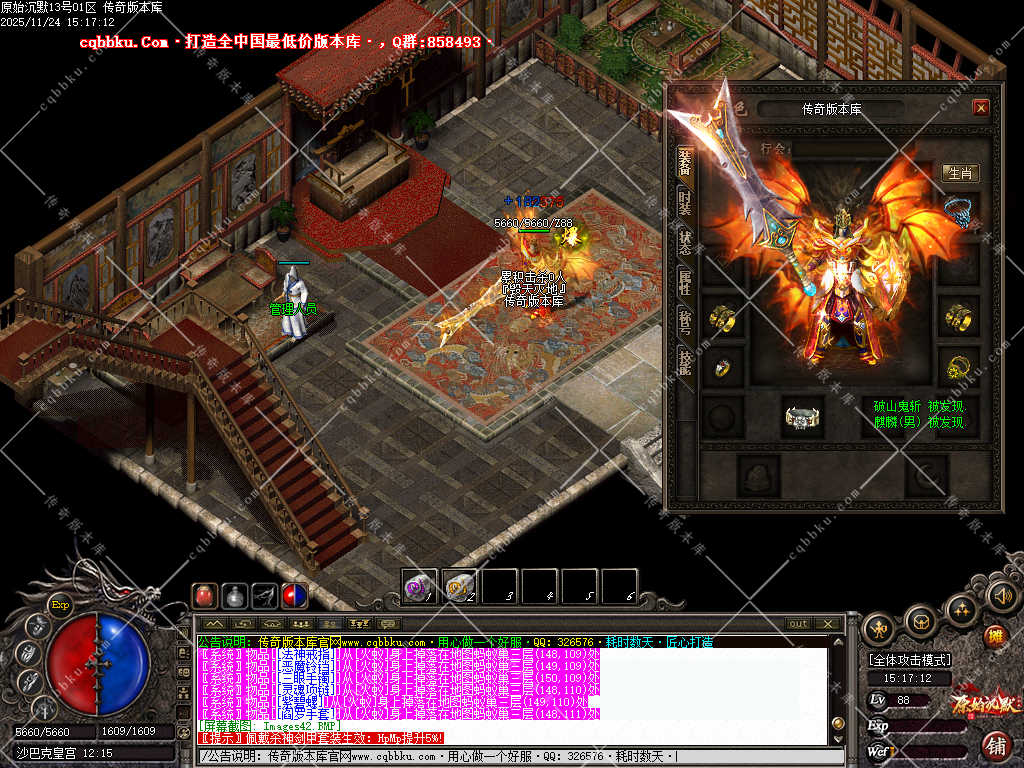This screenshot has height=768, width=1024.
Task: Toggle the sound speaker button
Action: click(x=1002, y=596)
